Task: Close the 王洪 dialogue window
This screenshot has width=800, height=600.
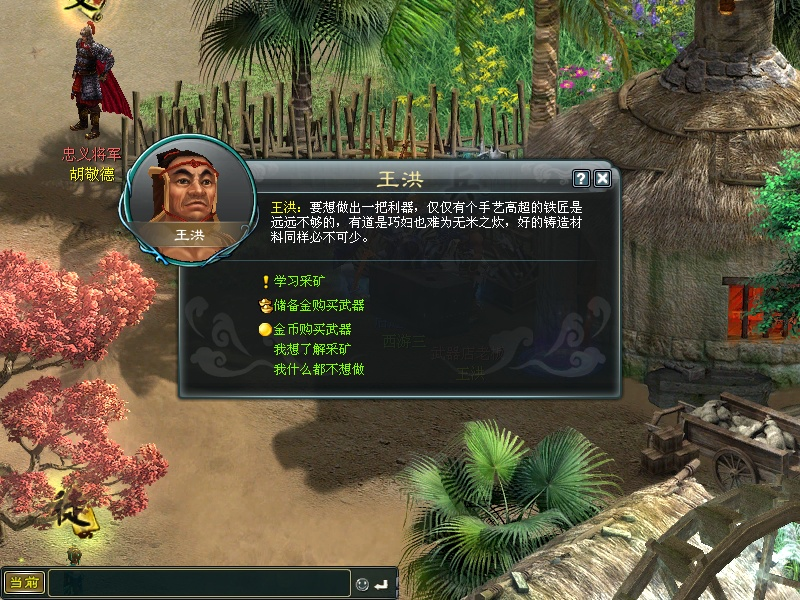Action: click(x=602, y=179)
